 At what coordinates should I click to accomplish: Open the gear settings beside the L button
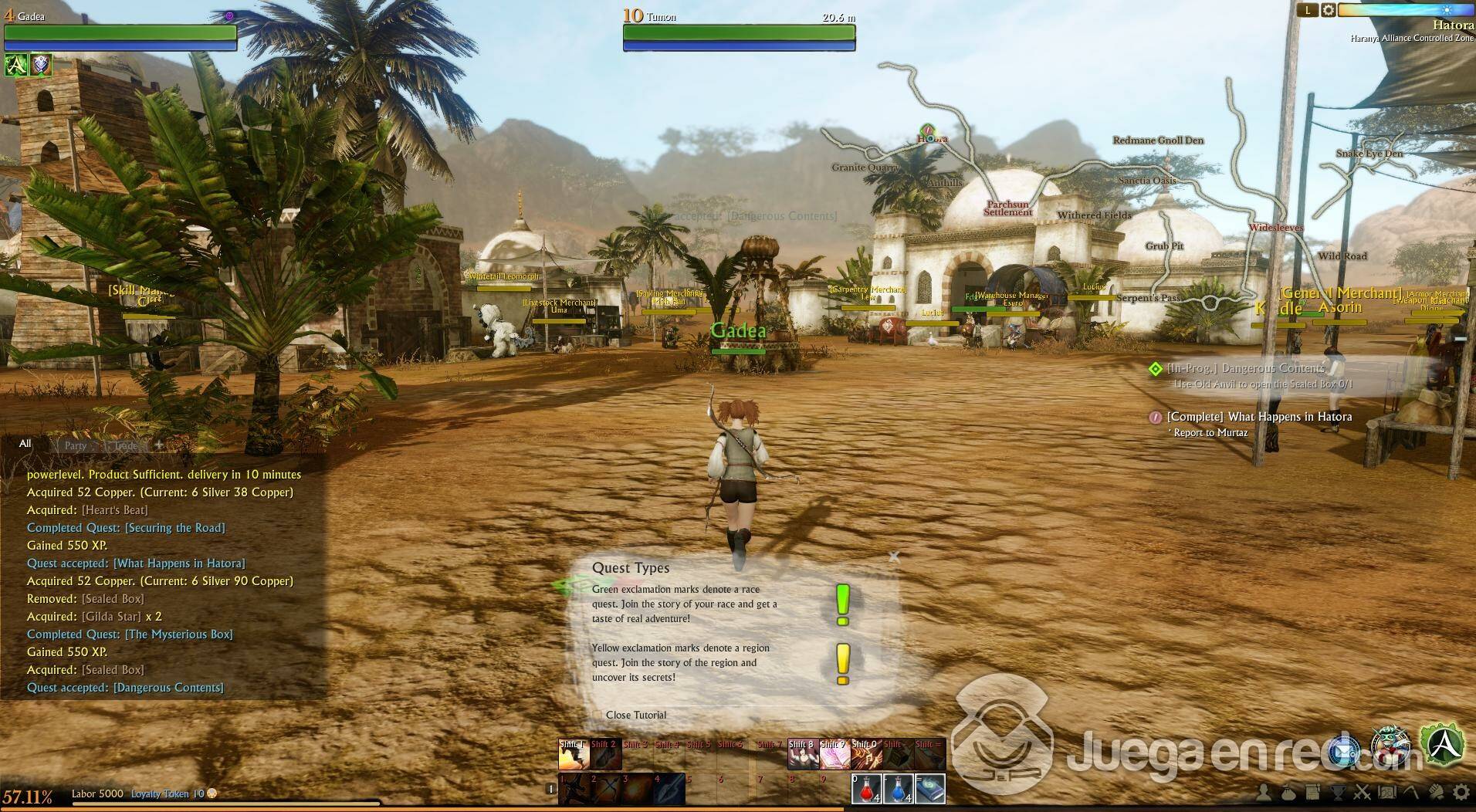(1328, 10)
